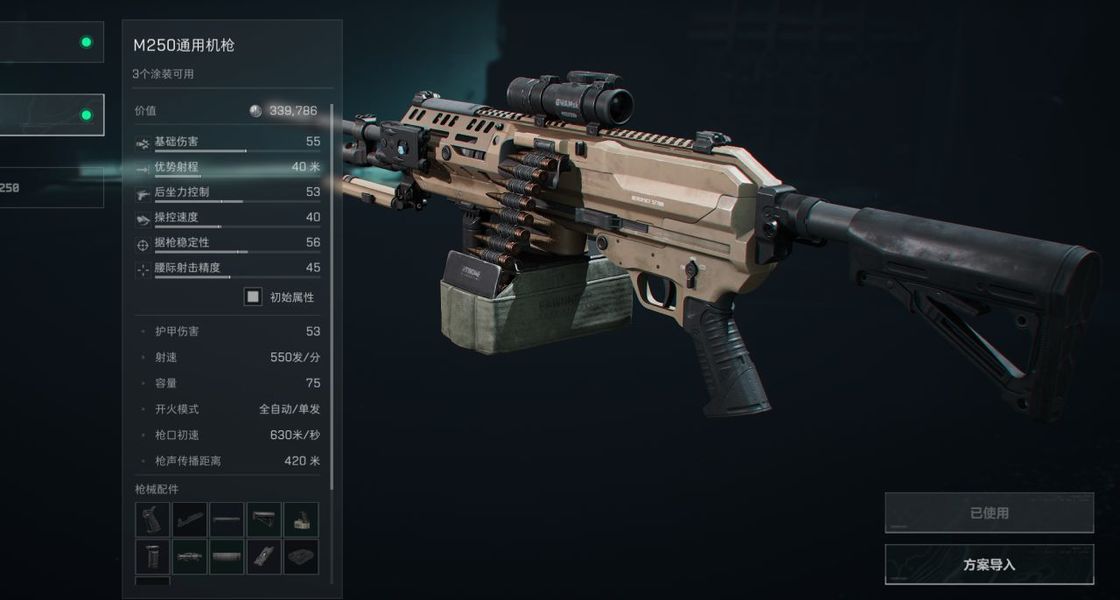Select the vertical foregrip attachment slot
The width and height of the screenshot is (1120, 600).
(152, 557)
